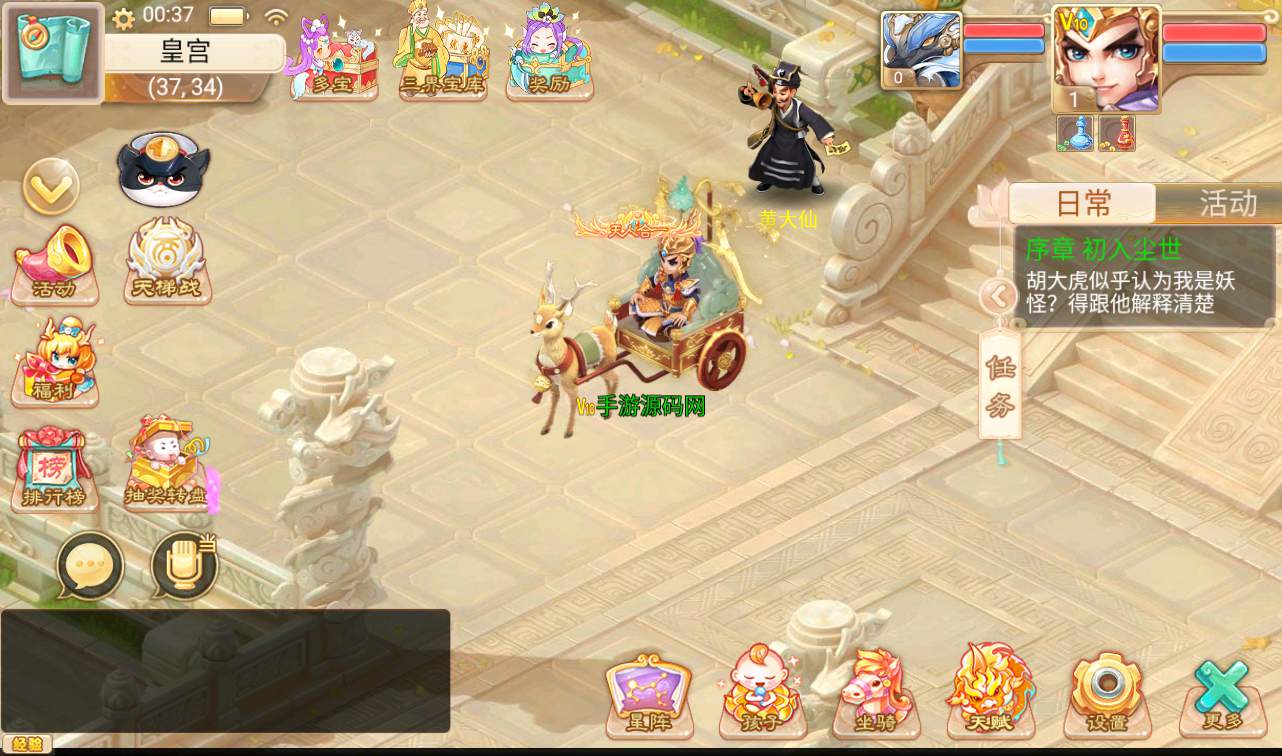
Task: Open the 活动 horn icon on the left
Action: point(55,264)
